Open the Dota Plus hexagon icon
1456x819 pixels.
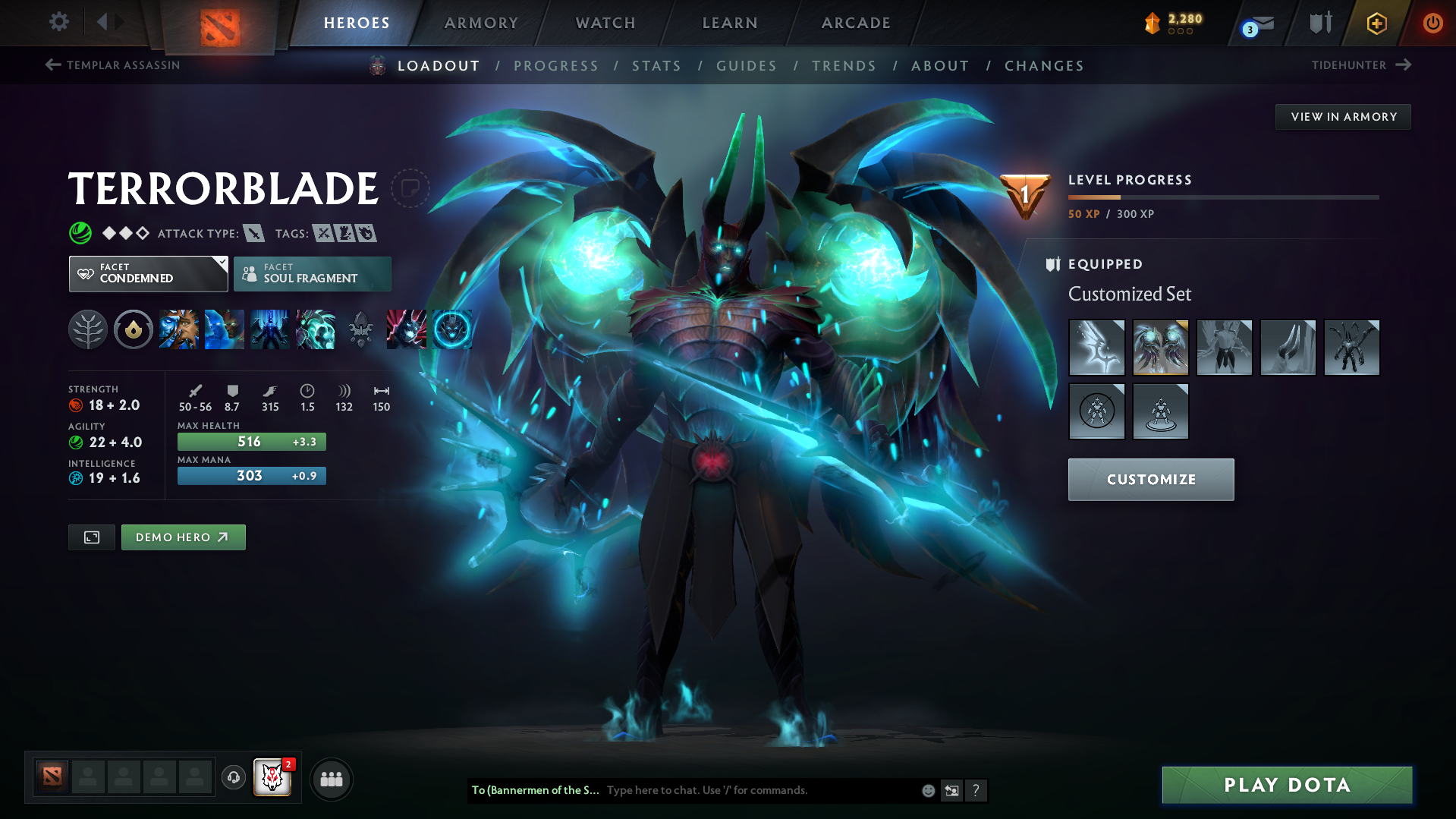coord(1376,23)
